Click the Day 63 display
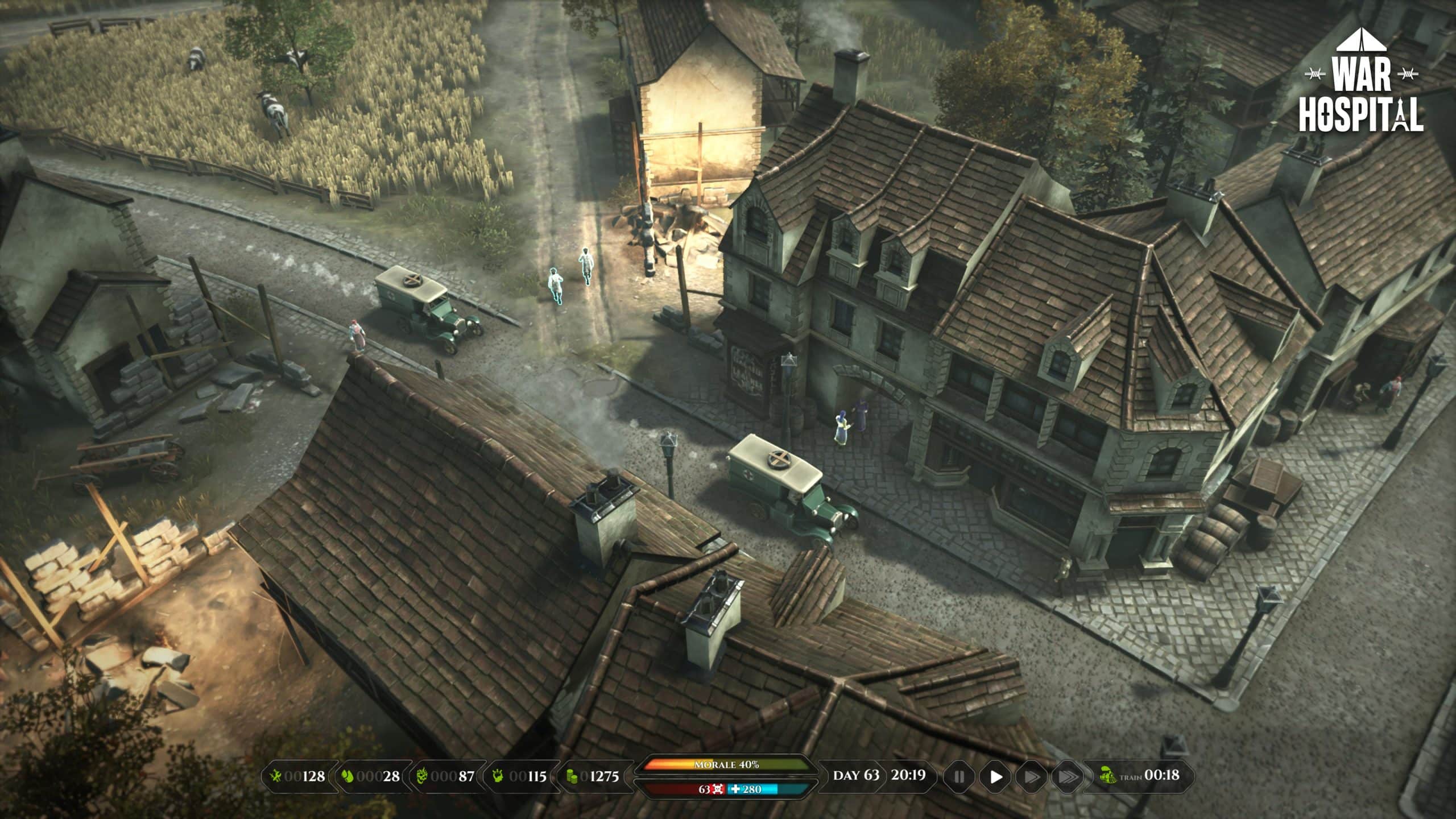1456x819 pixels. tap(856, 776)
